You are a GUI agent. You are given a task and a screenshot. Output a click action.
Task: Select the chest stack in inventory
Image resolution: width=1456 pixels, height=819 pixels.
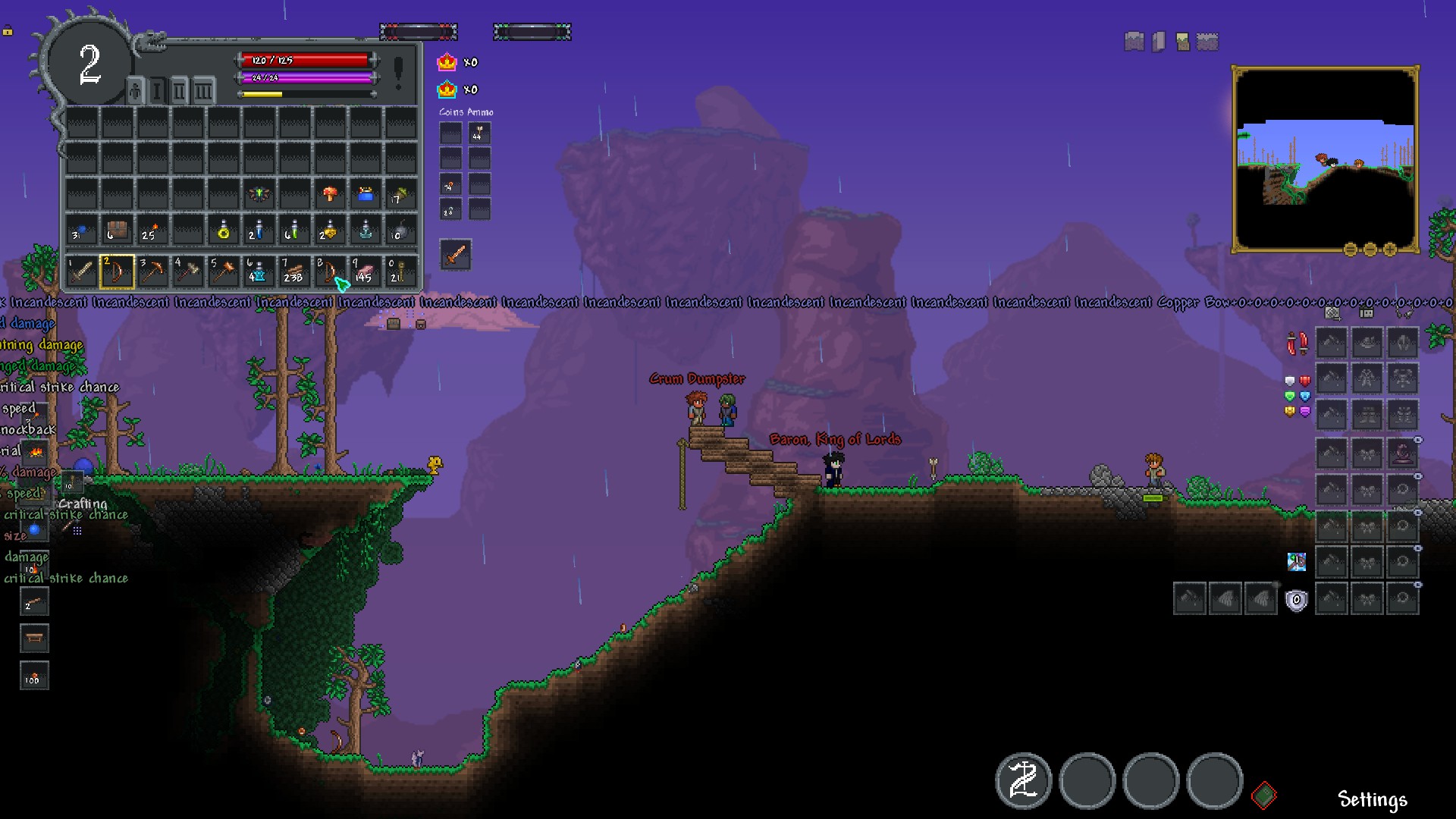click(117, 231)
